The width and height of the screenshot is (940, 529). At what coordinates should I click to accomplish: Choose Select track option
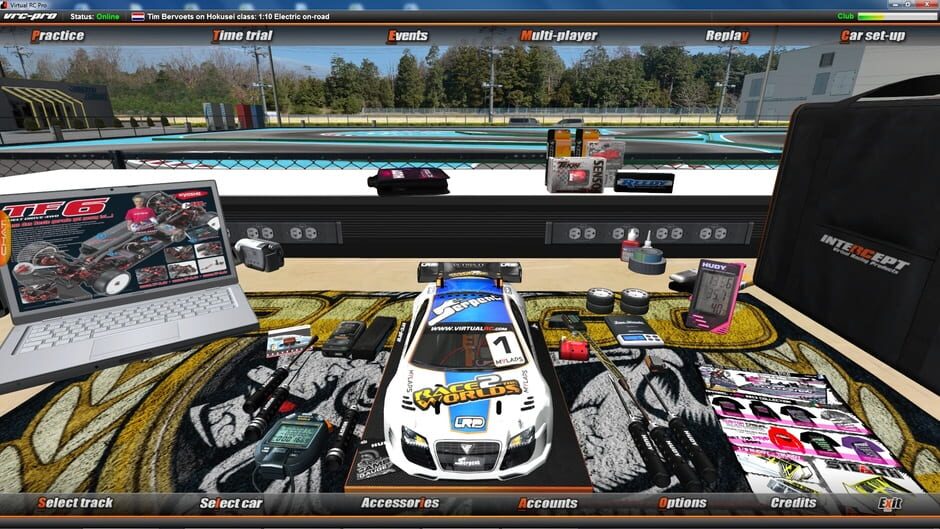pyautogui.click(x=75, y=503)
